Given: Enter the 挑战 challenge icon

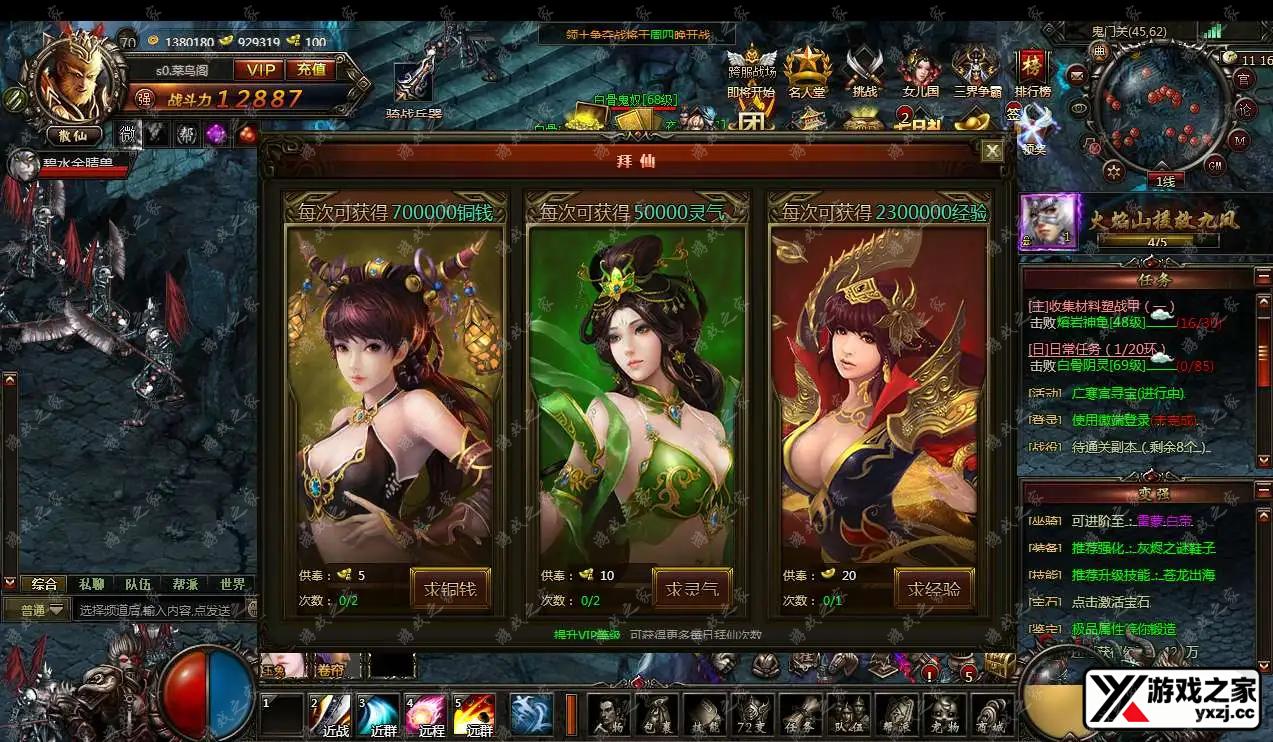Looking at the screenshot, I should (864, 72).
